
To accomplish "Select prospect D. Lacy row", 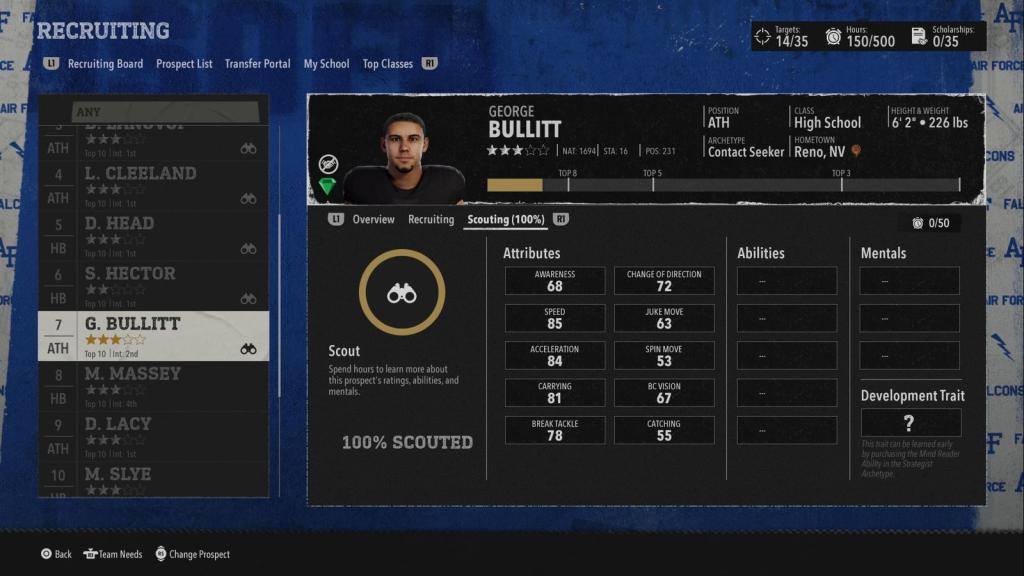I will click(x=153, y=436).
